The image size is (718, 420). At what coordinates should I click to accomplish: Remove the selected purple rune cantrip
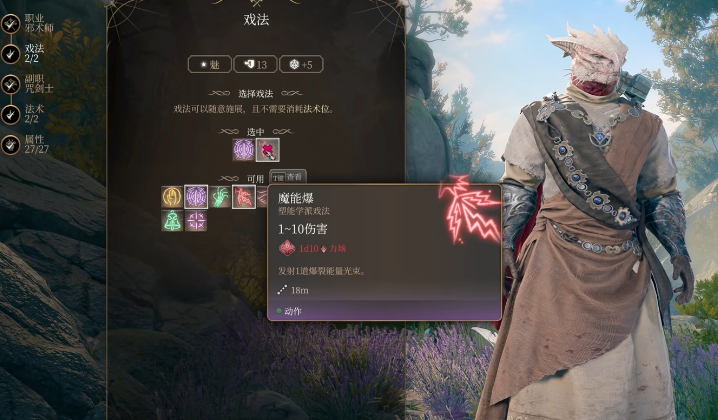coord(243,150)
